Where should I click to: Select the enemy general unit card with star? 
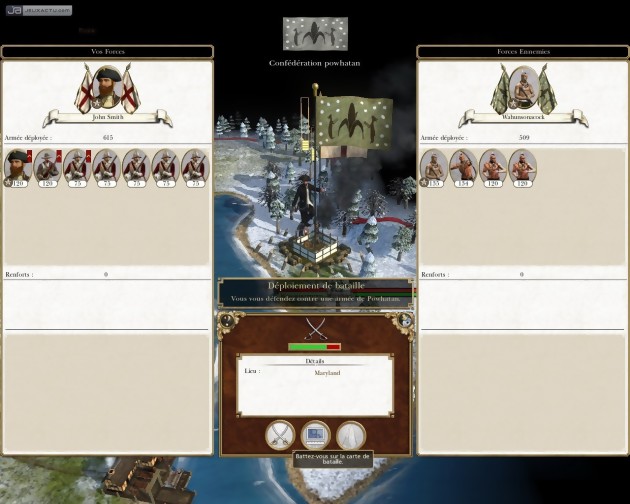click(x=433, y=166)
